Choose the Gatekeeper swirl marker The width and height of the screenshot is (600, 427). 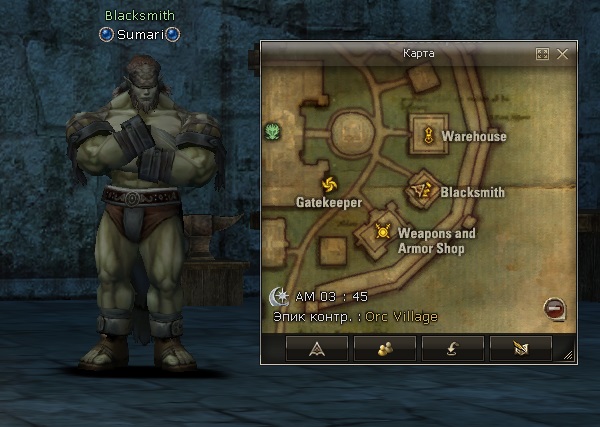coord(329,184)
